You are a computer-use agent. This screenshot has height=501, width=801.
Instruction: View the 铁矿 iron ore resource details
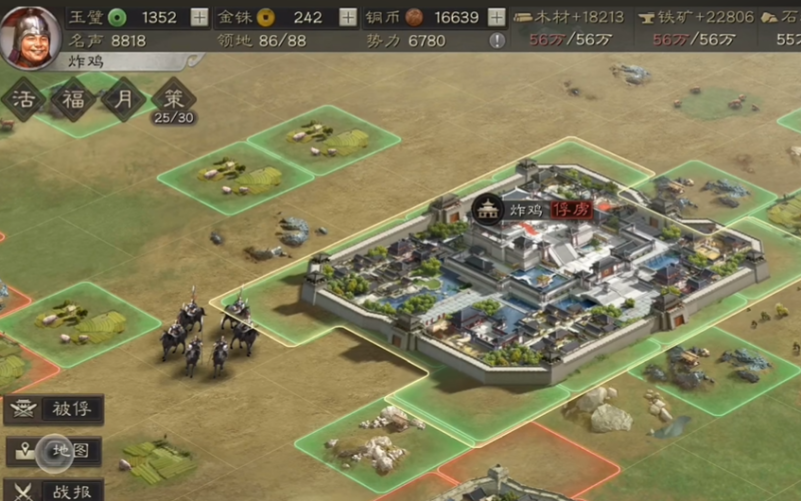tap(690, 17)
